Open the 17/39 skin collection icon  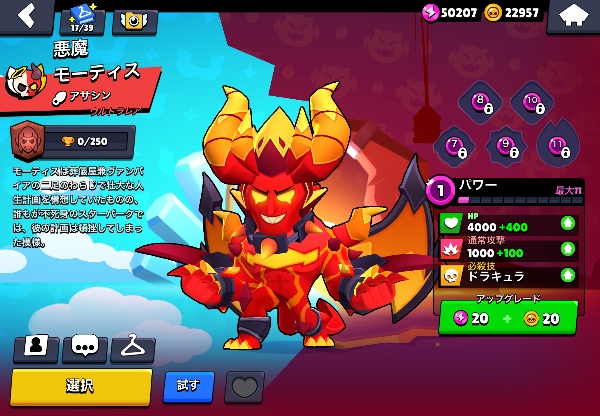[82, 17]
